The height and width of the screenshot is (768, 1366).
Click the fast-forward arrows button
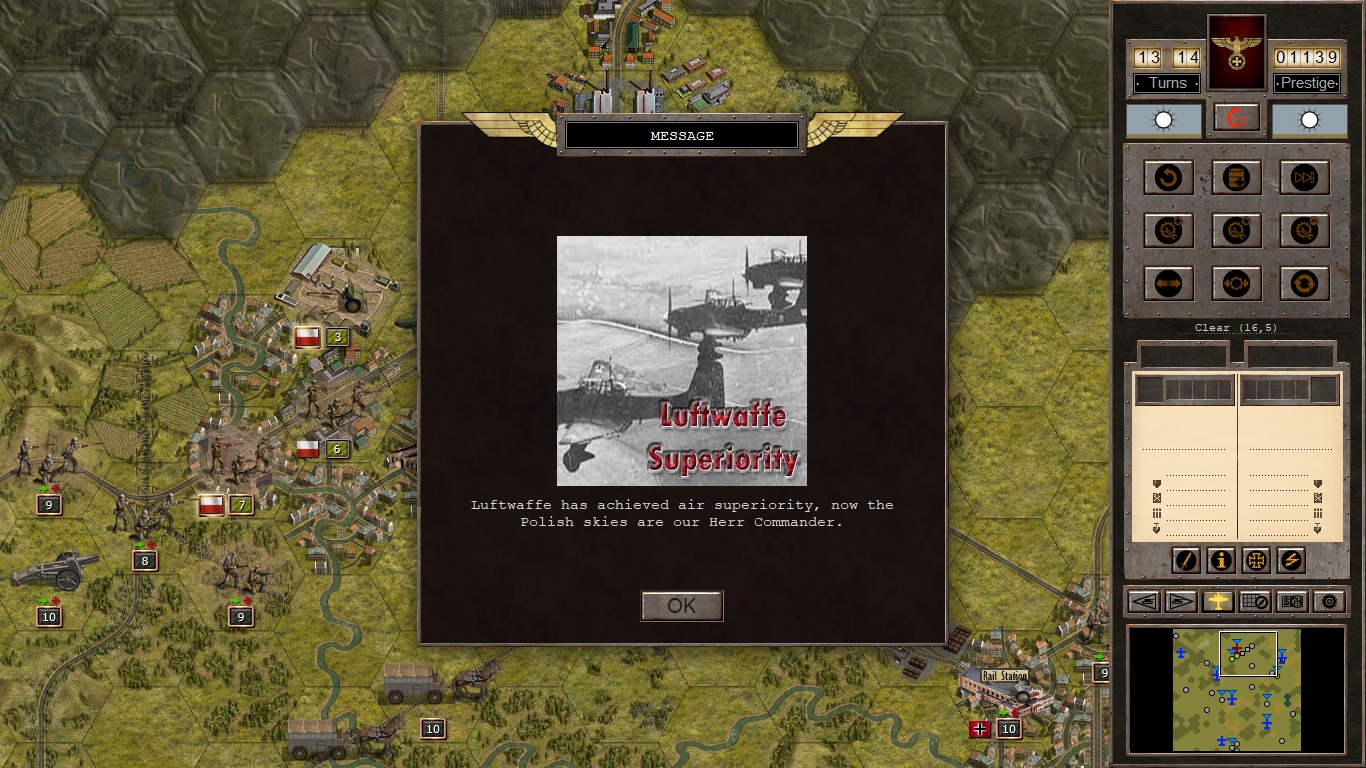[x=1304, y=178]
